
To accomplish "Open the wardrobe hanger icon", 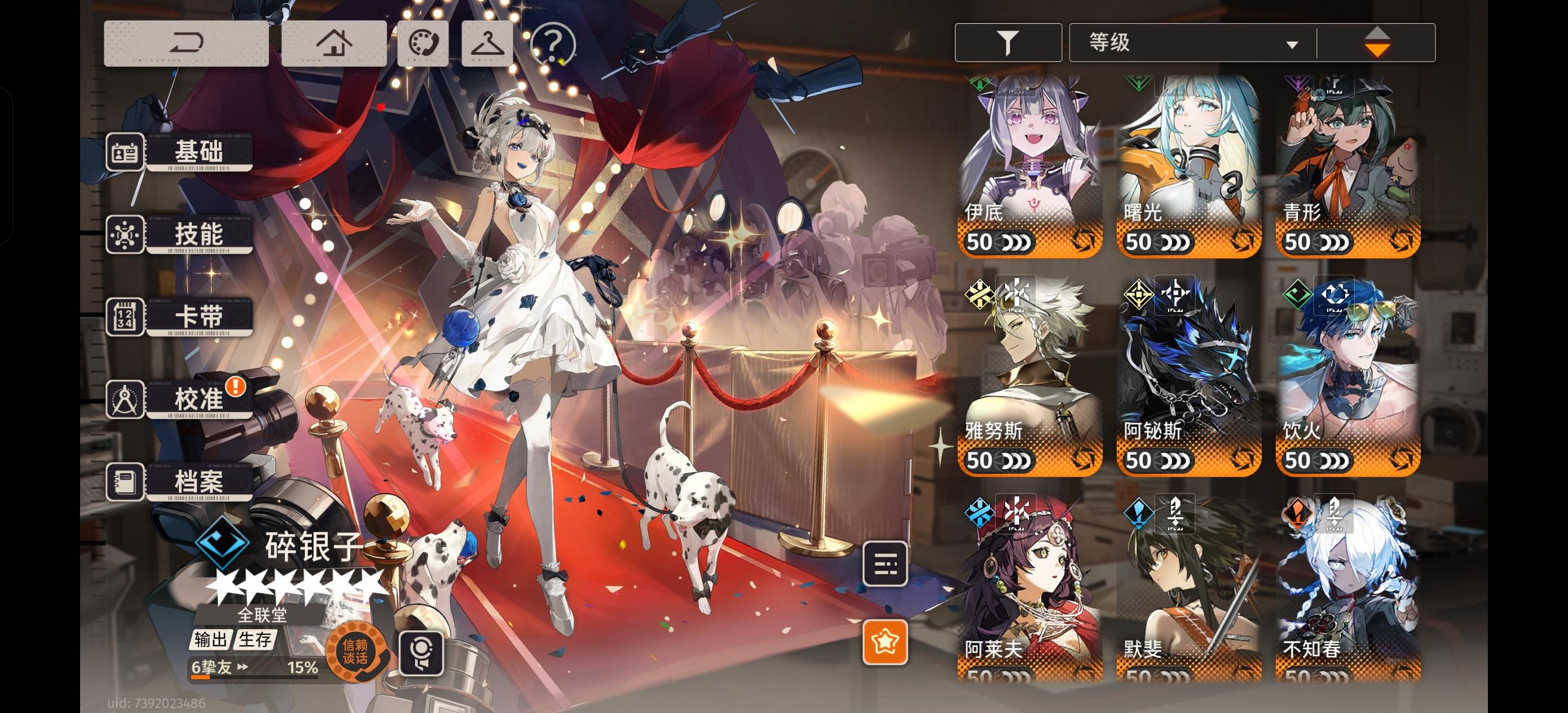I will tap(488, 43).
